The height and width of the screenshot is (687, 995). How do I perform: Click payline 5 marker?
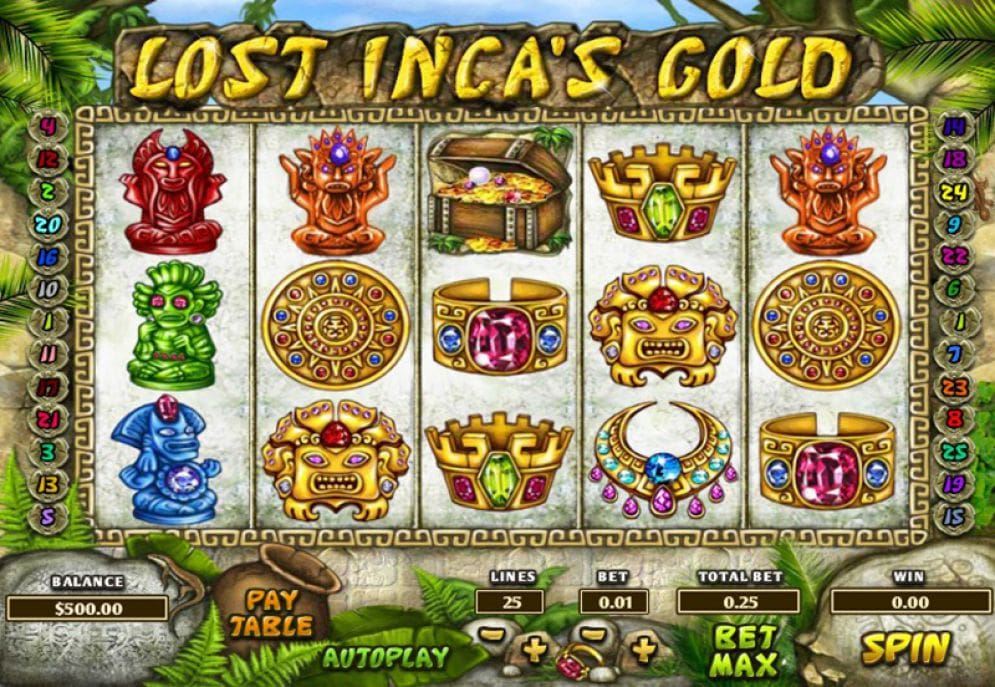click(48, 516)
